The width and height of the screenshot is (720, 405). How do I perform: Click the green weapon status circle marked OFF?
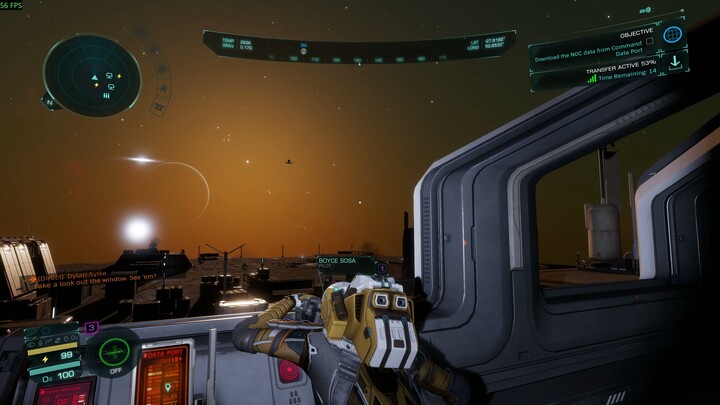(114, 350)
